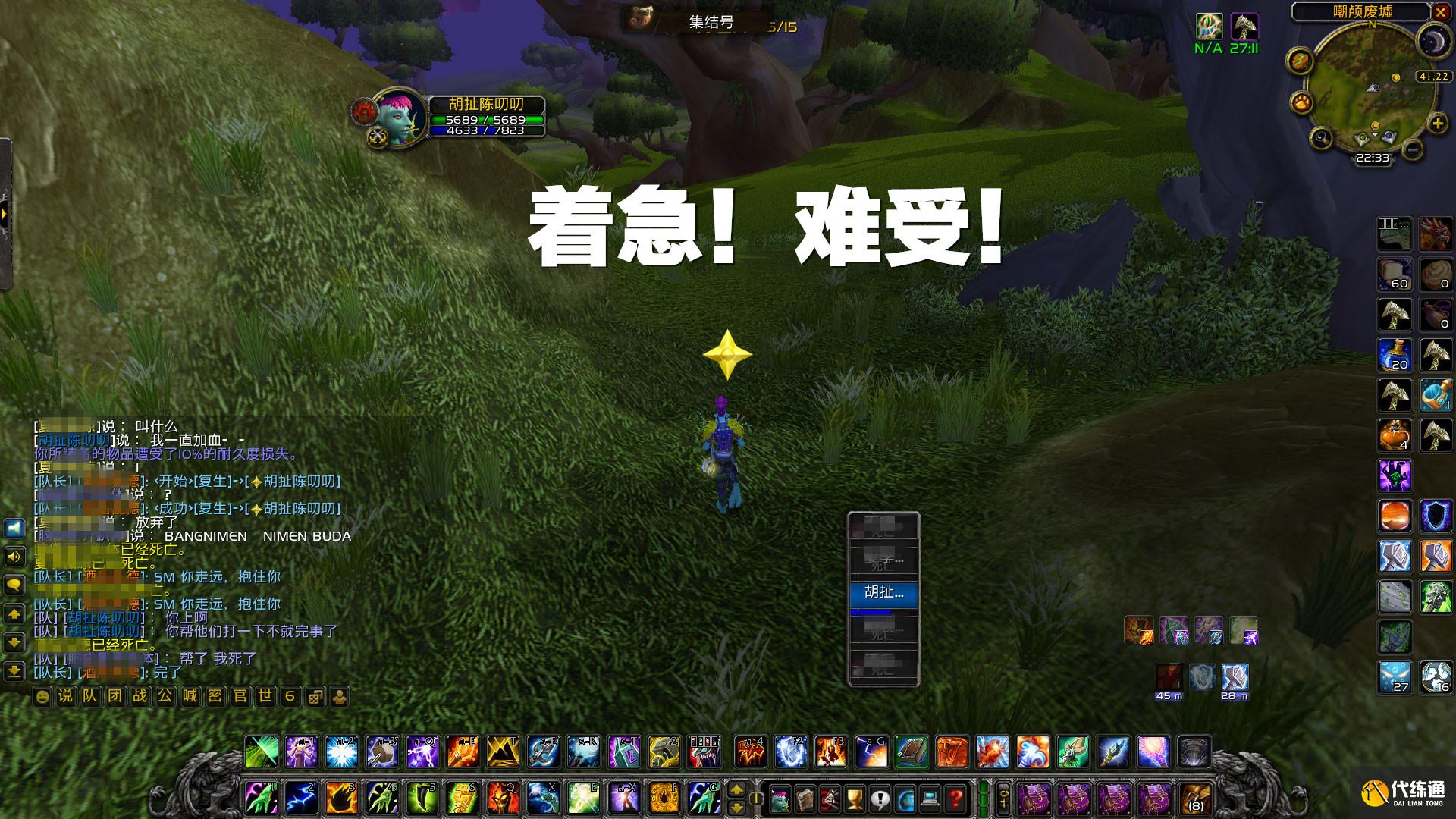Open the 嘲颅废墟 zone name bar above the minimap
1456x819 pixels.
tap(1363, 11)
